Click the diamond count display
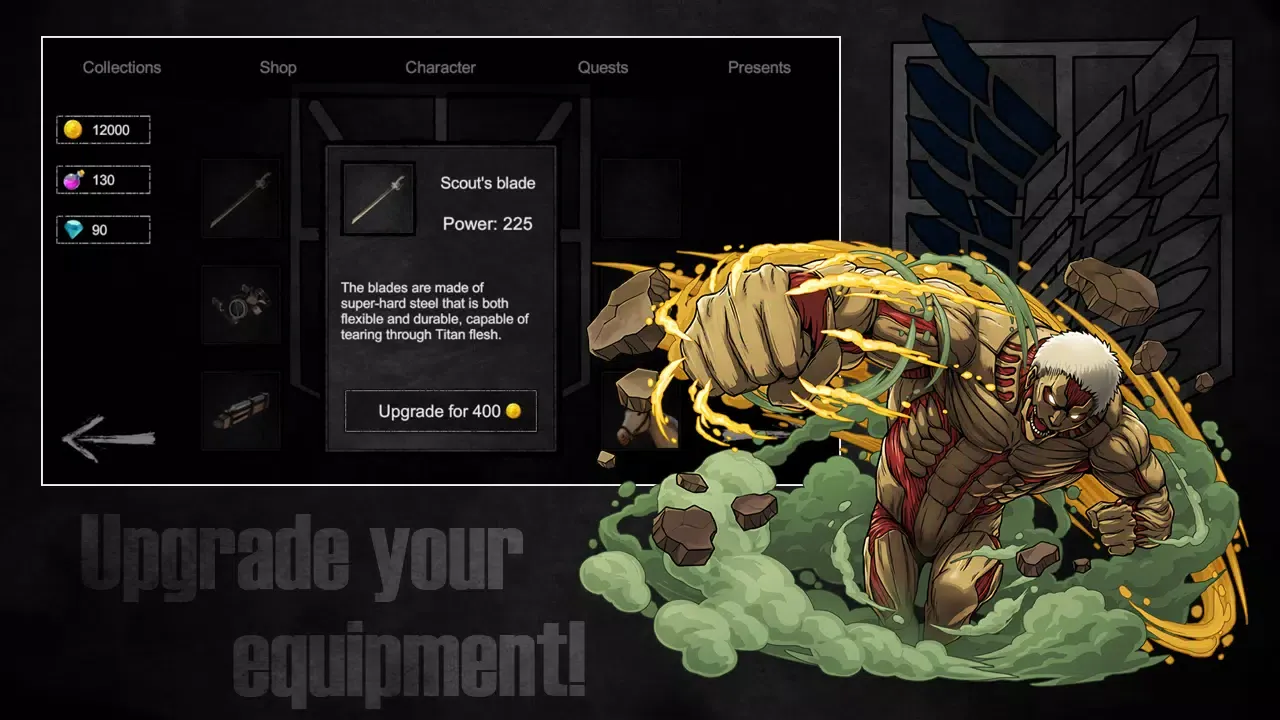1280x720 pixels. (102, 229)
